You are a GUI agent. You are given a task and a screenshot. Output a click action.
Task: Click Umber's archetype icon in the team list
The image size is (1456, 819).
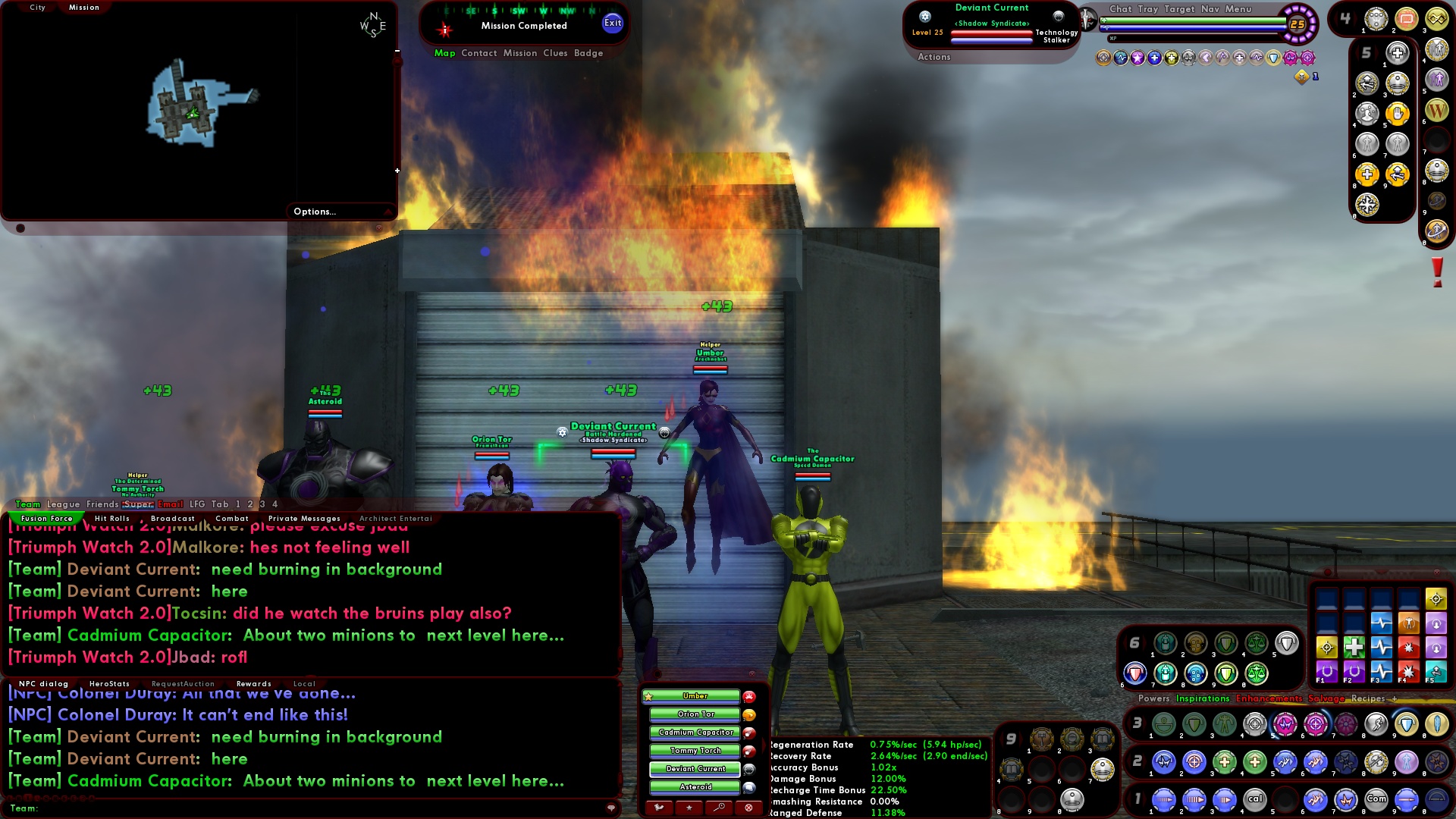coord(748,695)
